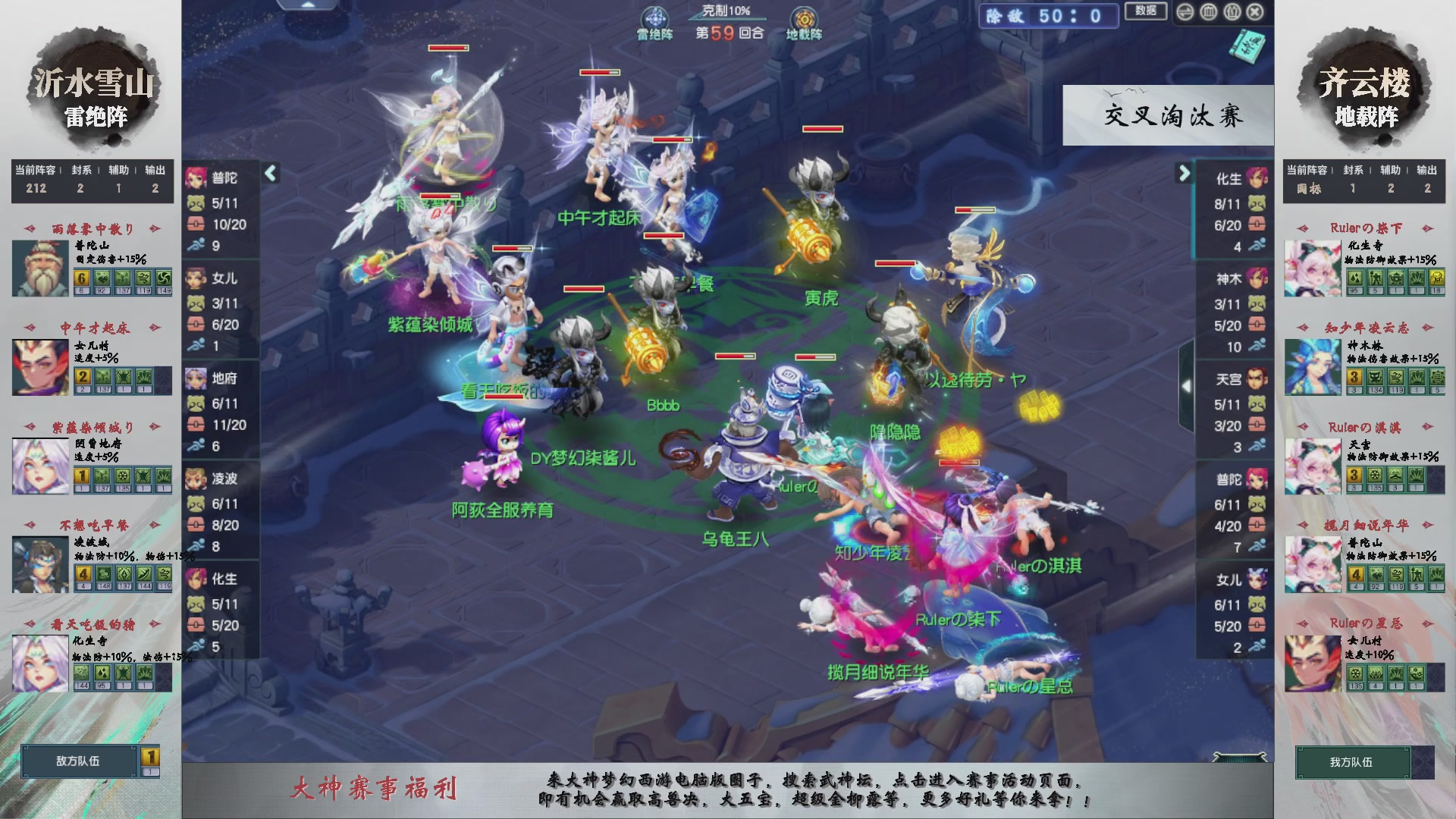Collapse the right unit list with its chevron

pos(1181,173)
